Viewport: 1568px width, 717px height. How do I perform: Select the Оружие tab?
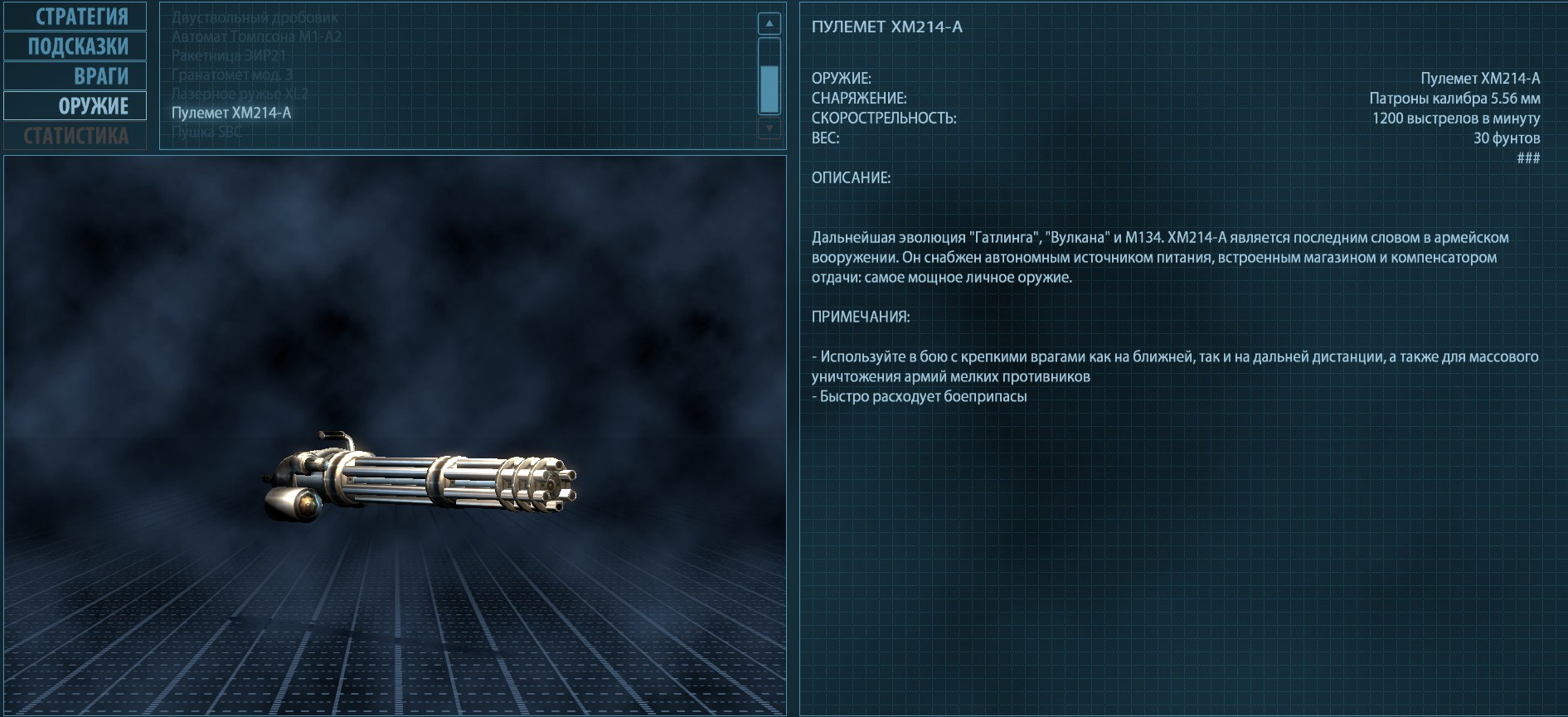pyautogui.click(x=76, y=106)
